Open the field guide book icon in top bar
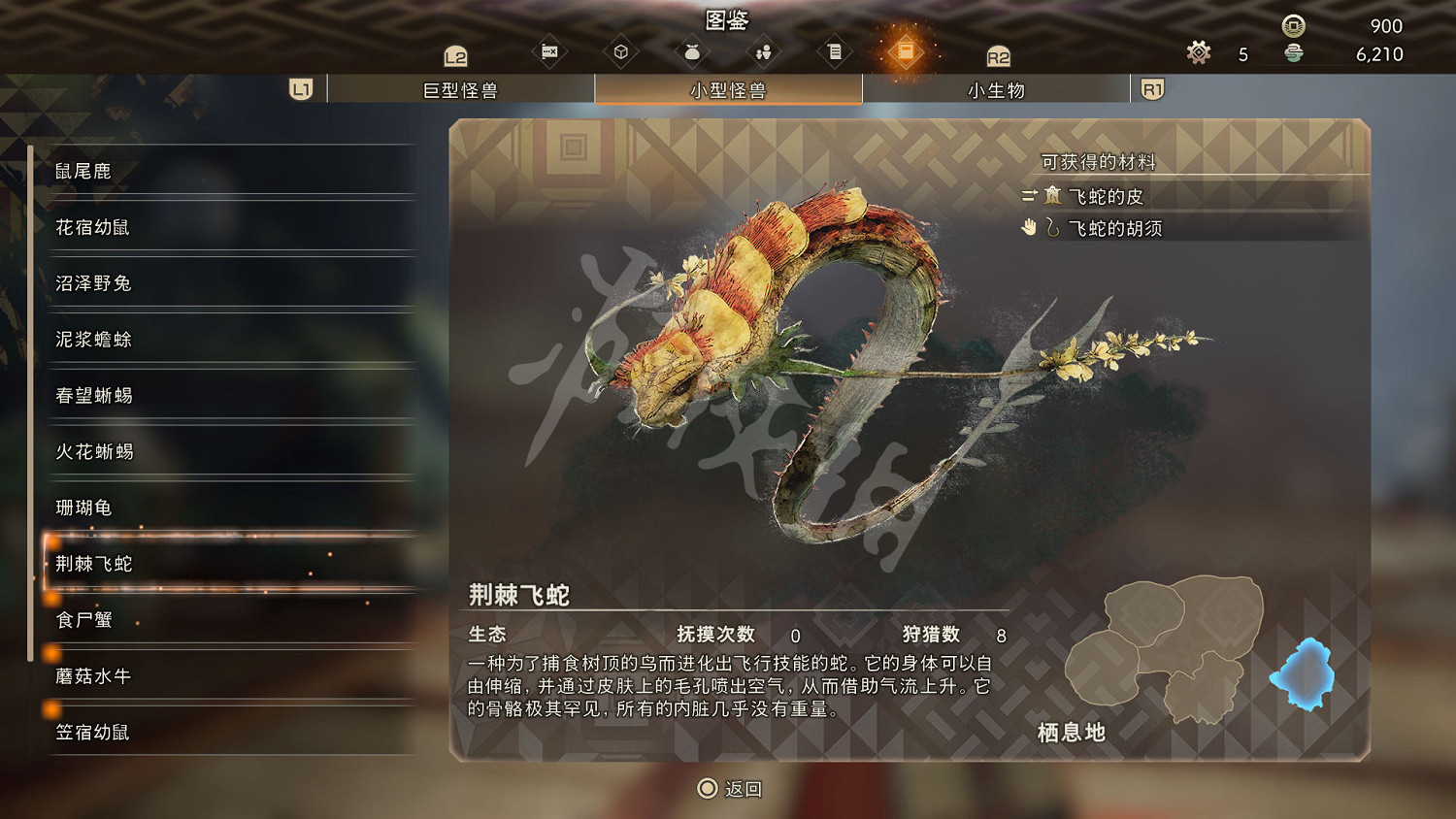 905,50
